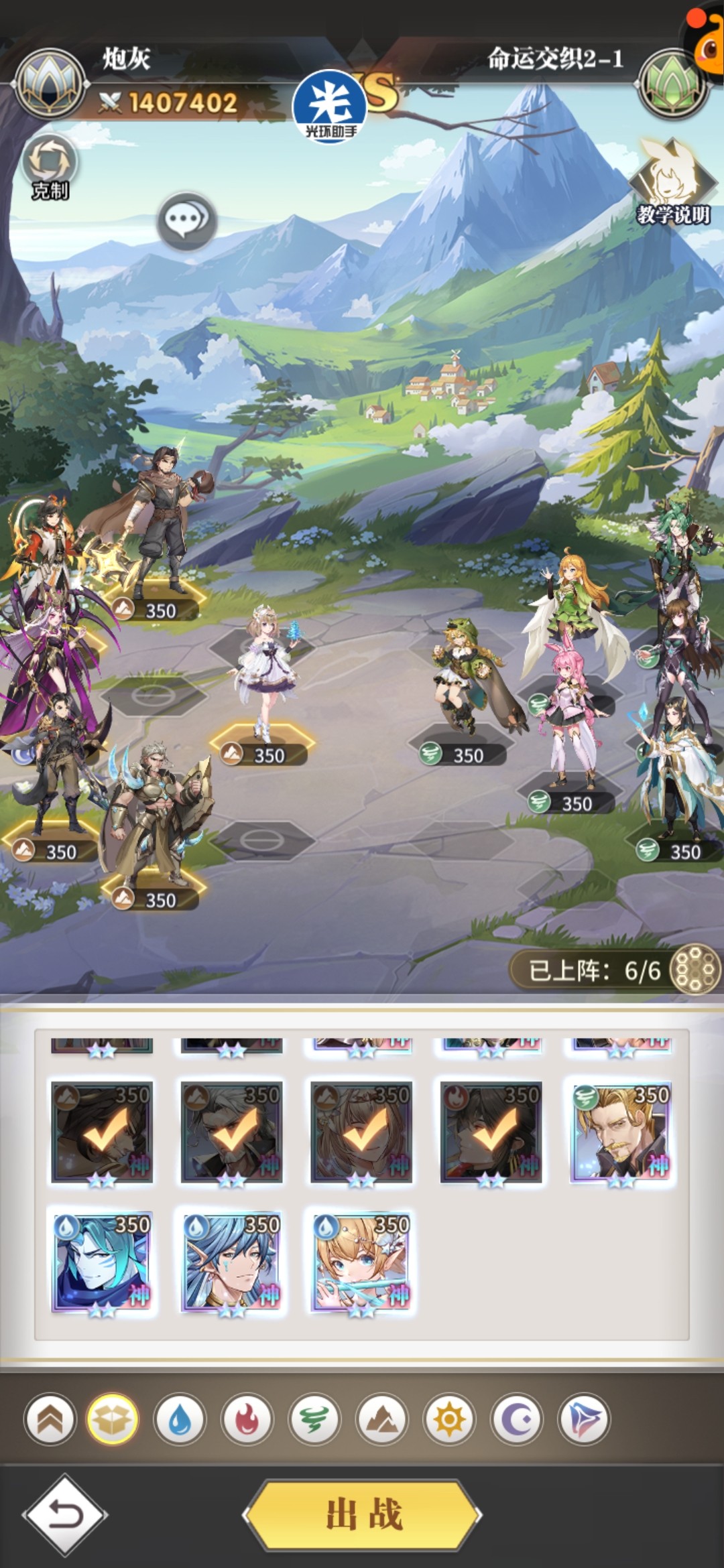Screen dimensions: 724x1568
Task: Go back with the return arrow button
Action: pyautogui.click(x=65, y=1514)
